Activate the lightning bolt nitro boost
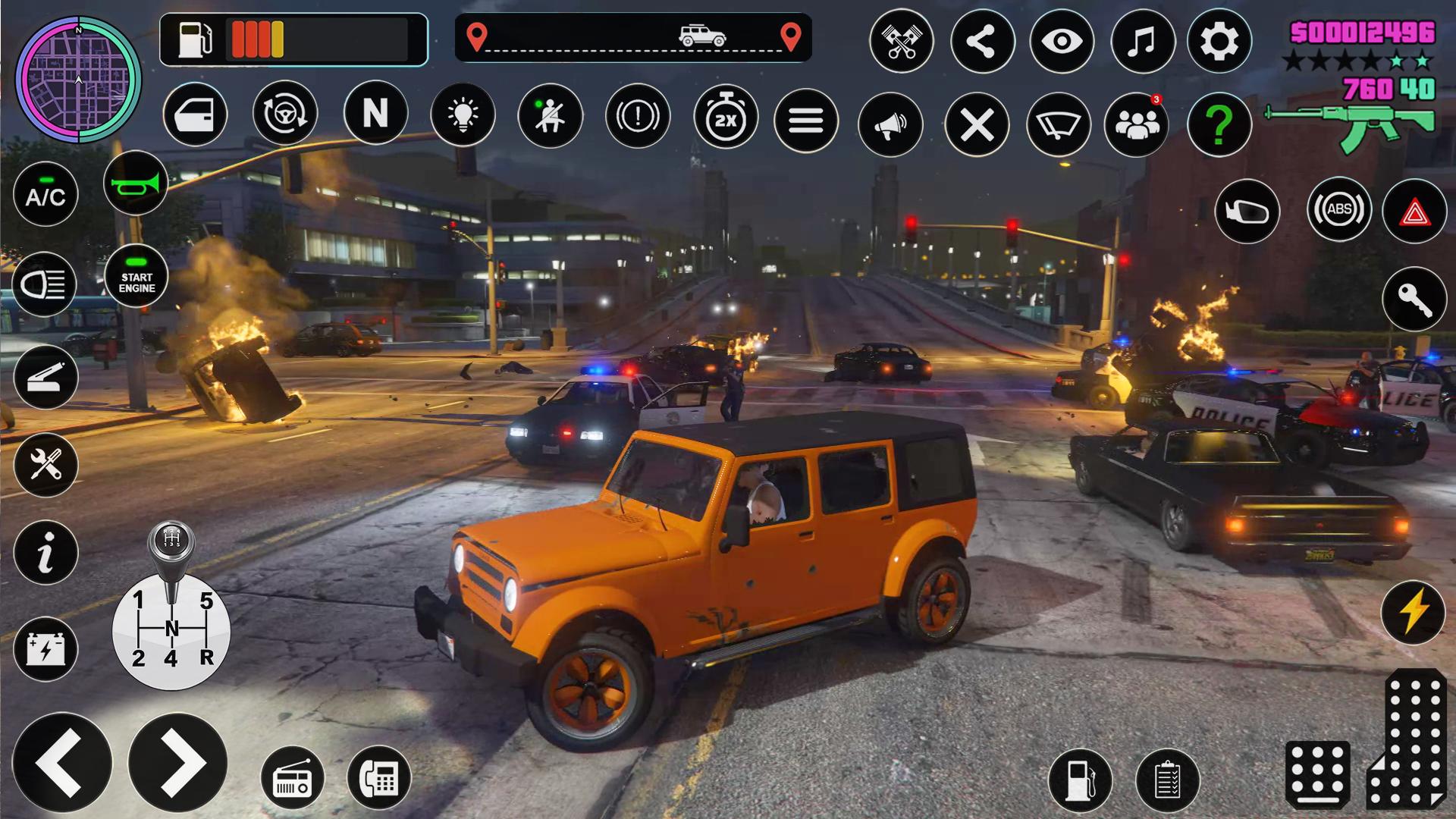This screenshot has width=1456, height=819. tap(1413, 612)
